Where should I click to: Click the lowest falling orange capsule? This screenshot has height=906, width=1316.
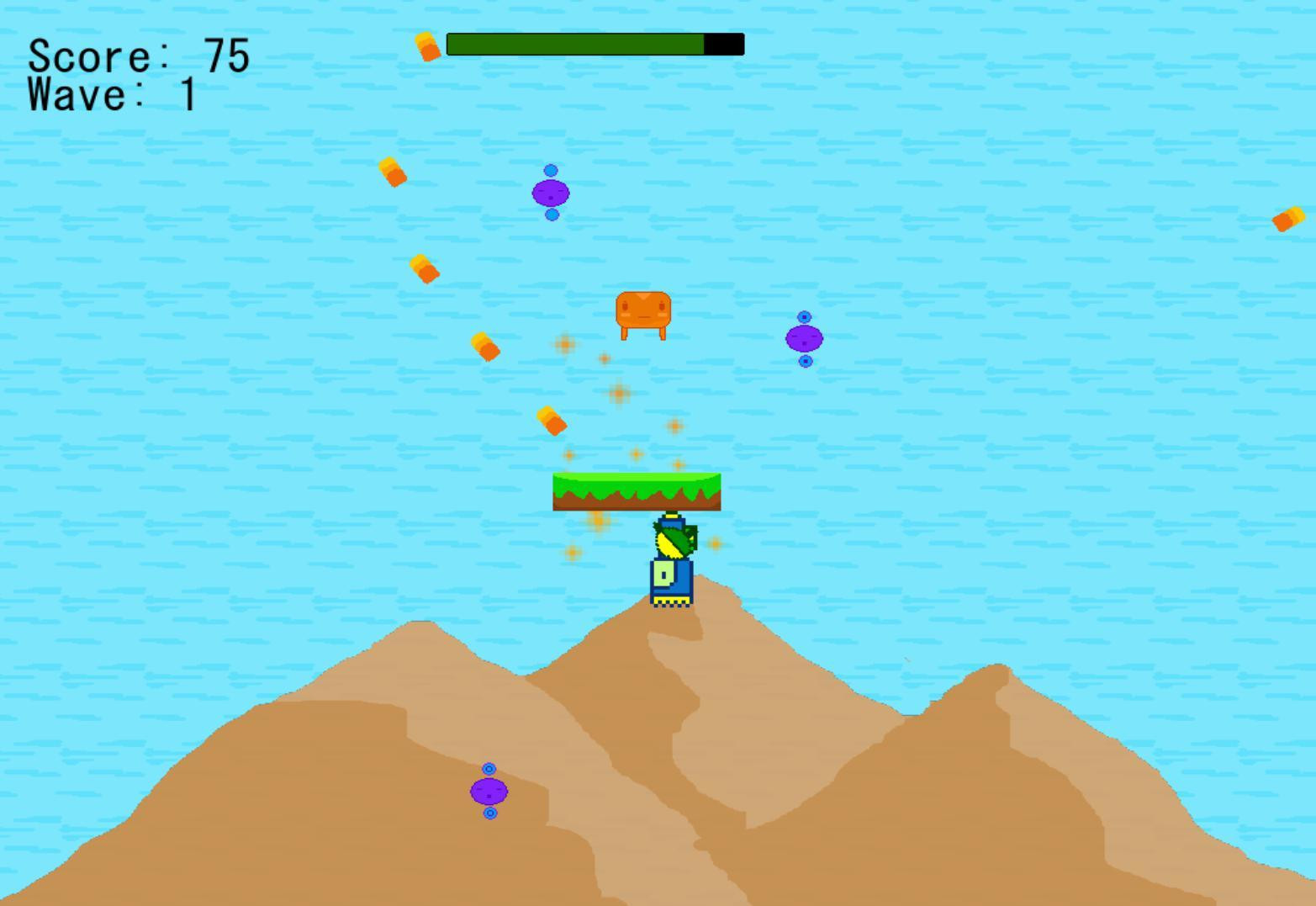[x=551, y=421]
